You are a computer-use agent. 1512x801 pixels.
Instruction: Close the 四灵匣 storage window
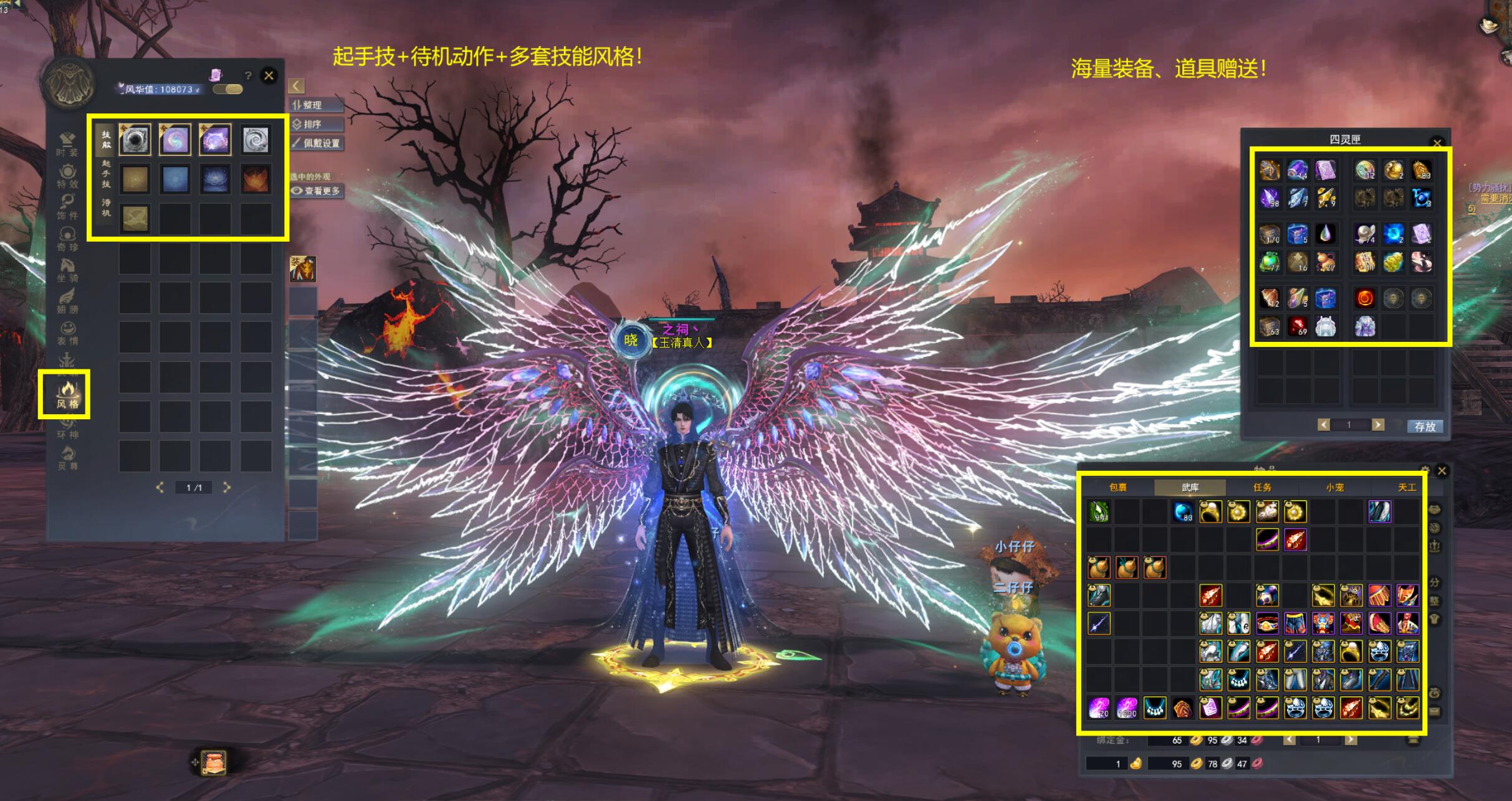tap(1437, 143)
